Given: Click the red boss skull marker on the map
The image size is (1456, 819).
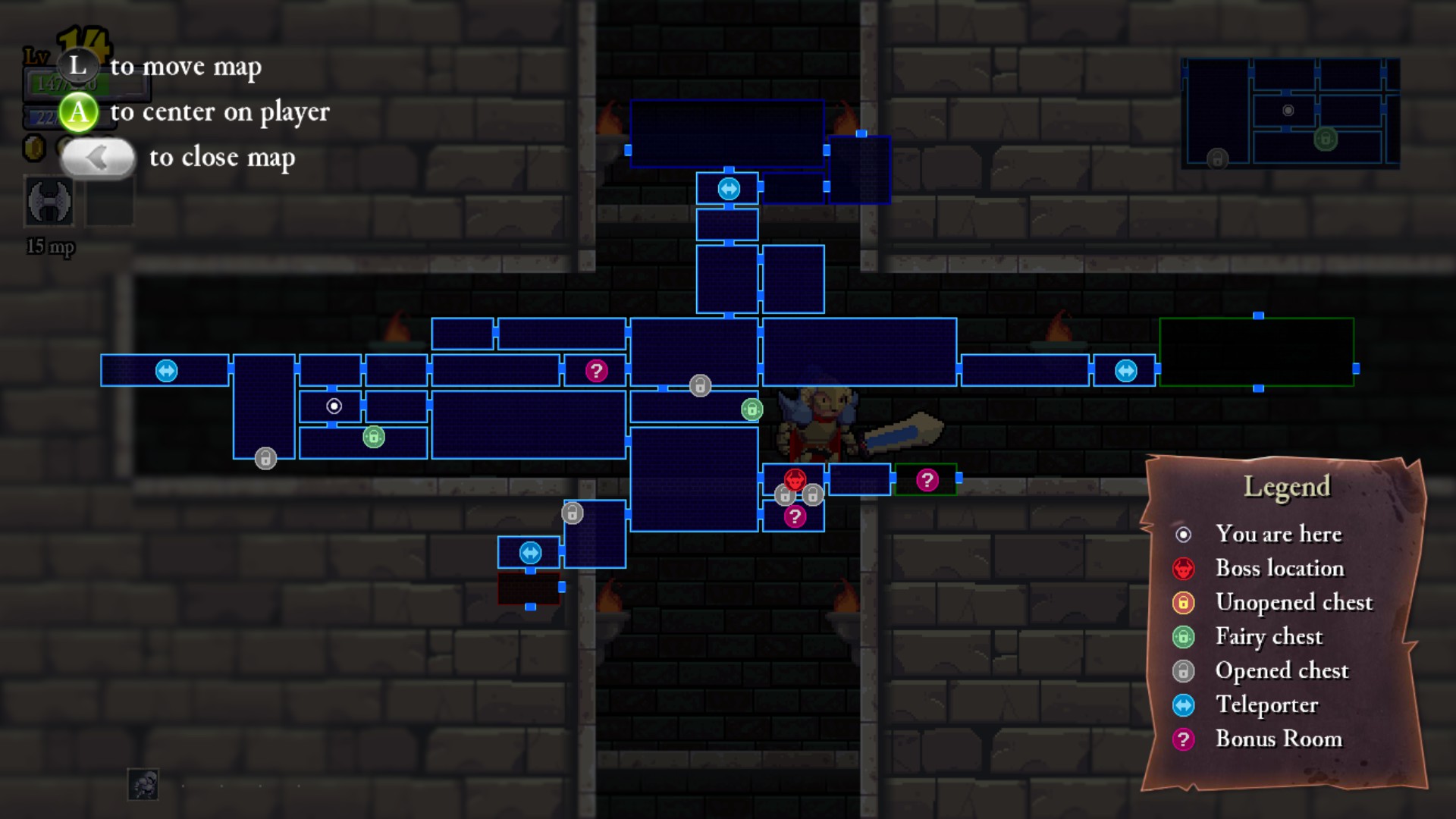Looking at the screenshot, I should [x=795, y=479].
